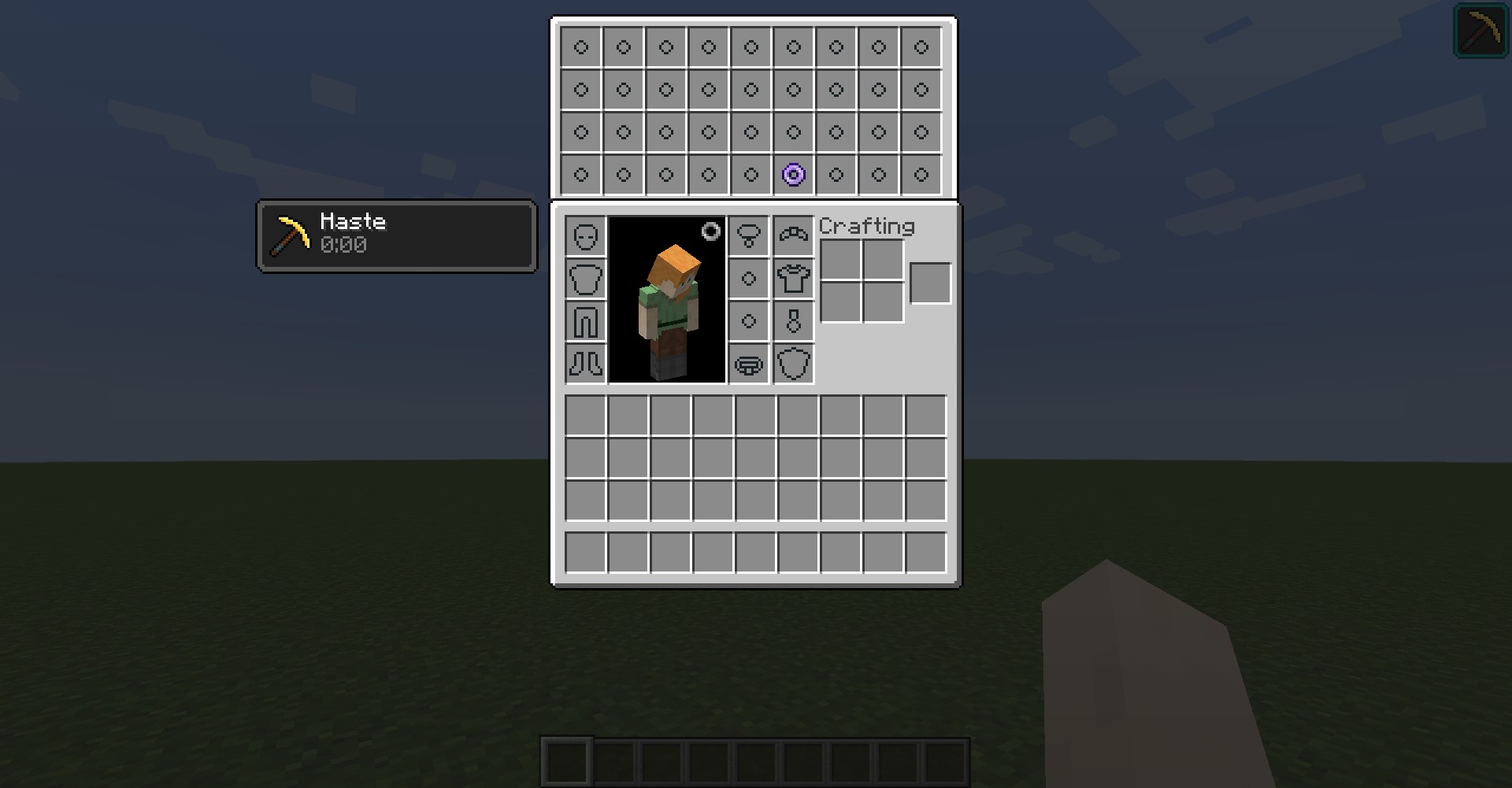Toggle the ring button on player preview
The height and width of the screenshot is (788, 1512).
710,231
